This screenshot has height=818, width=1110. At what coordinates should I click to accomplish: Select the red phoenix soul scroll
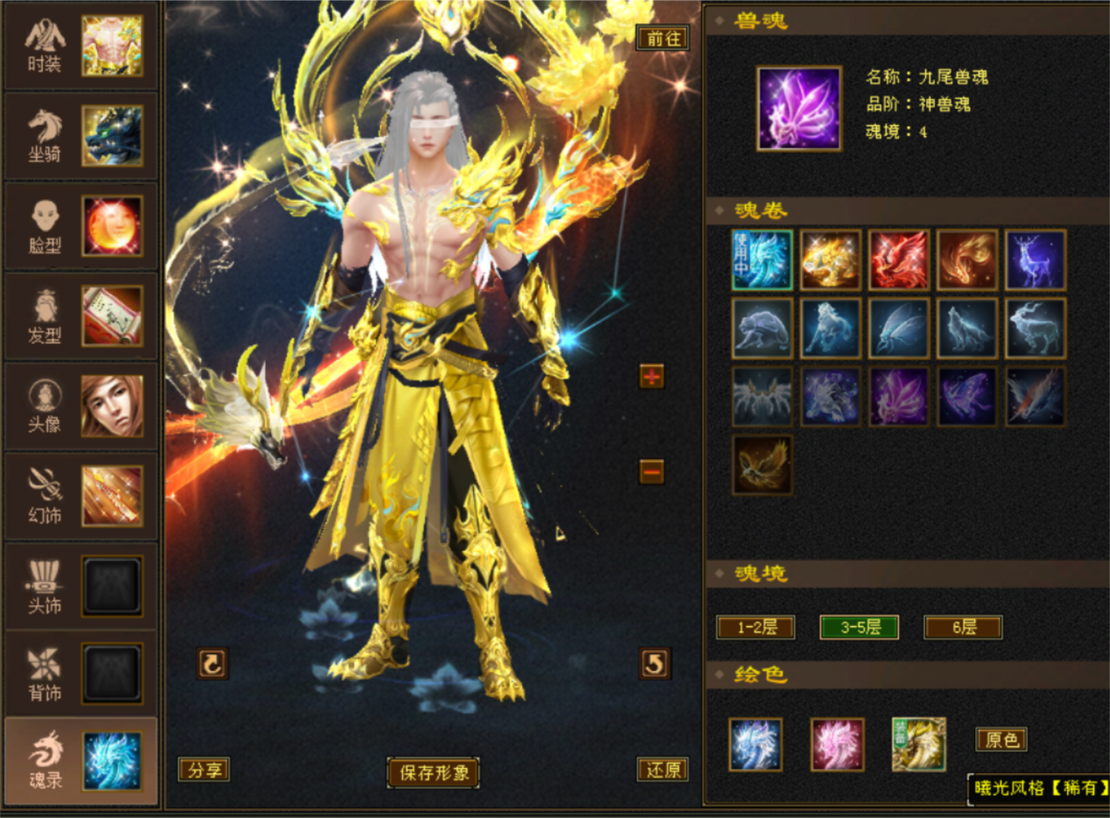(899, 259)
